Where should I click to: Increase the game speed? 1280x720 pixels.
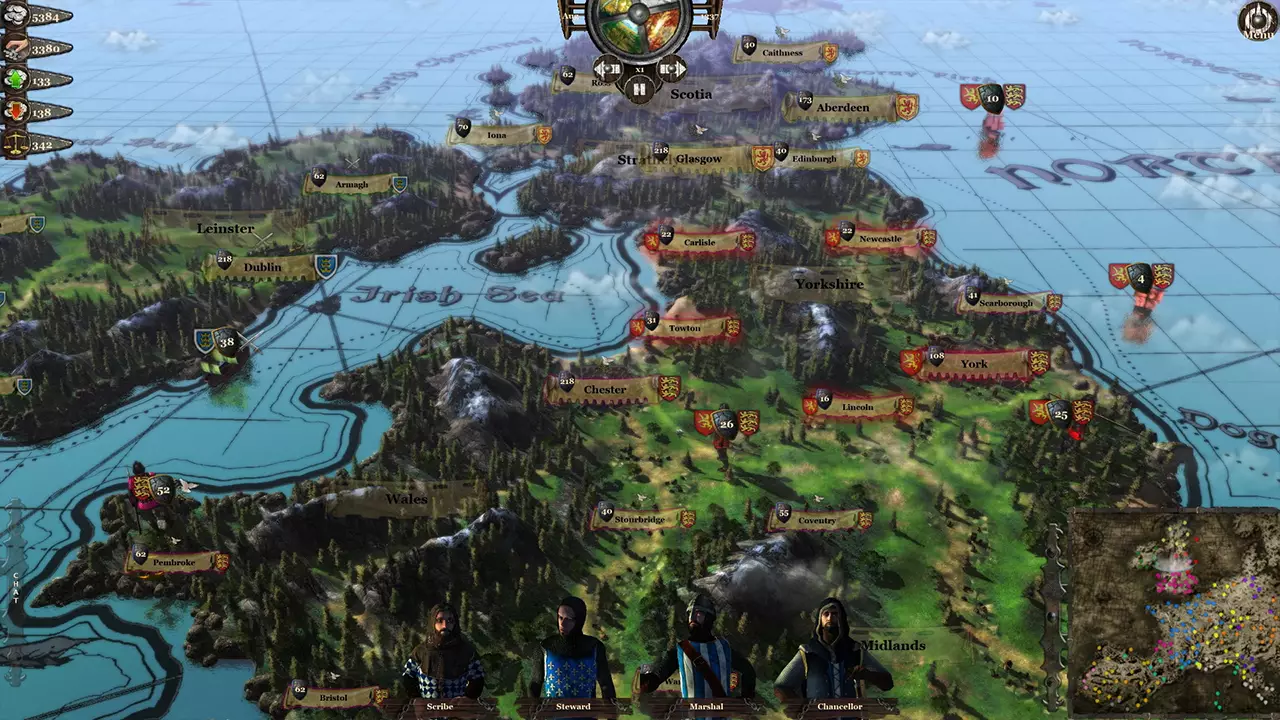point(673,67)
